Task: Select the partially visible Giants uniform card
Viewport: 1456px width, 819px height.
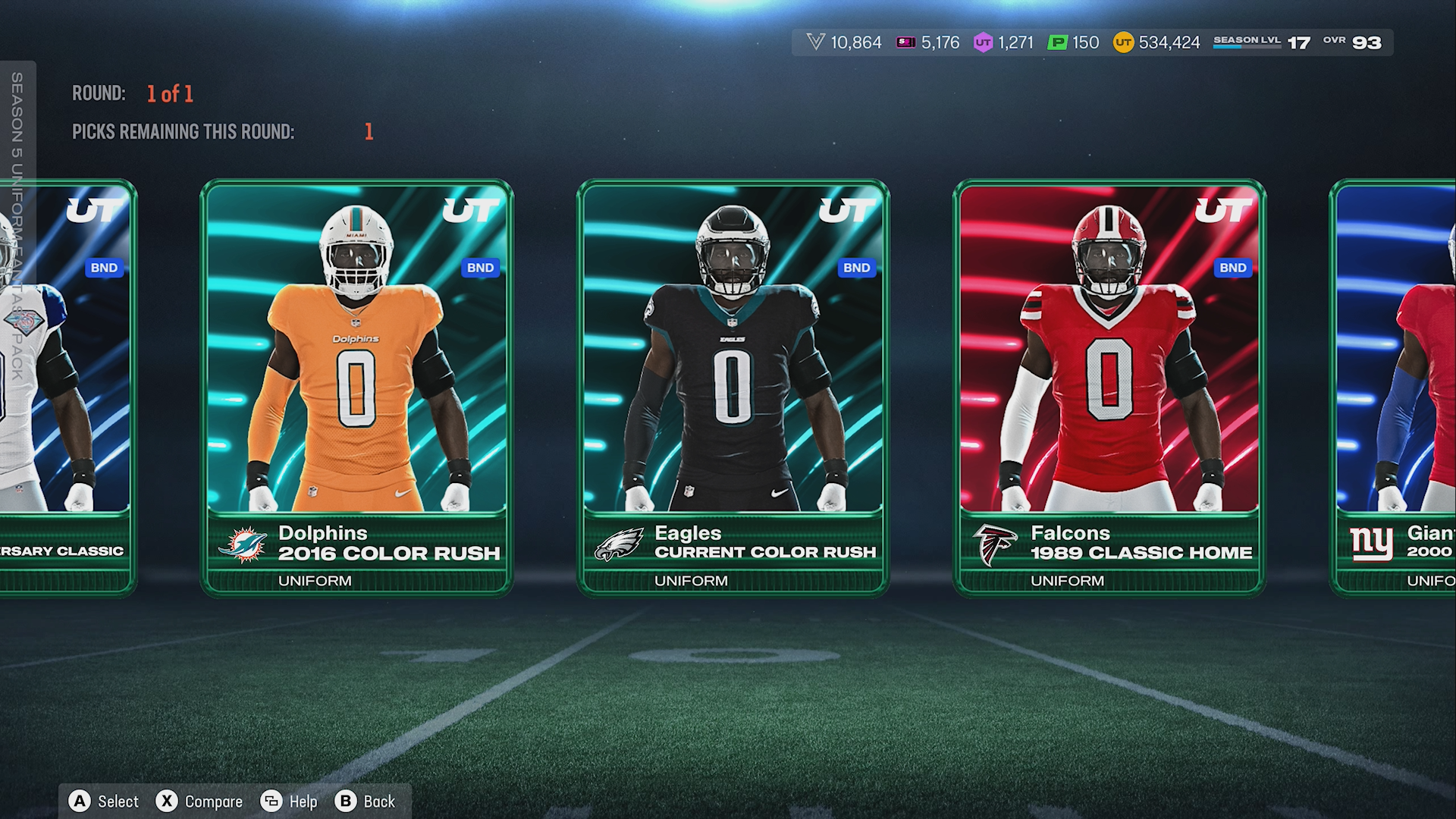Action: click(1395, 387)
